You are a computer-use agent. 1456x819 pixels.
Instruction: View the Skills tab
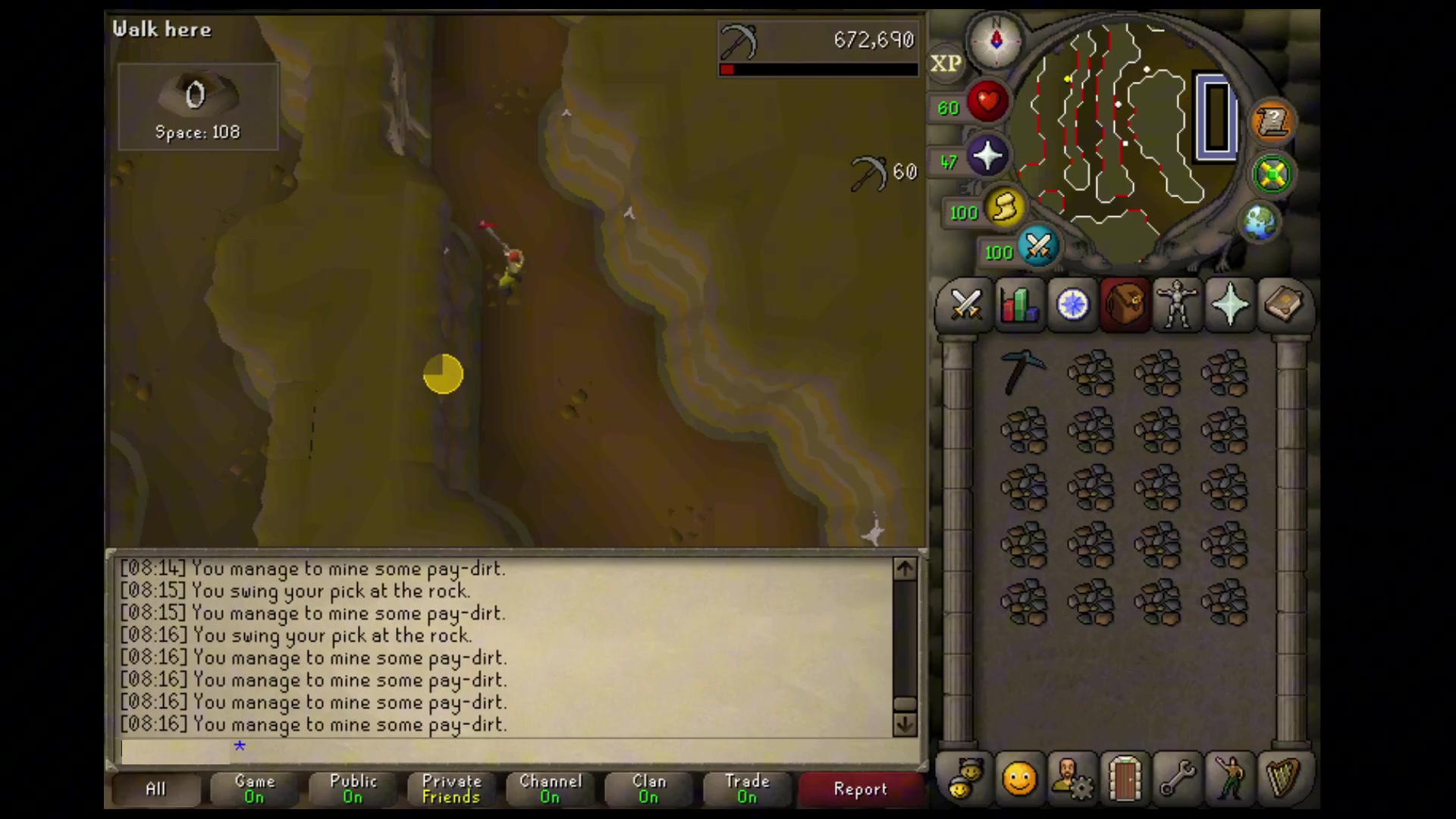click(1019, 305)
